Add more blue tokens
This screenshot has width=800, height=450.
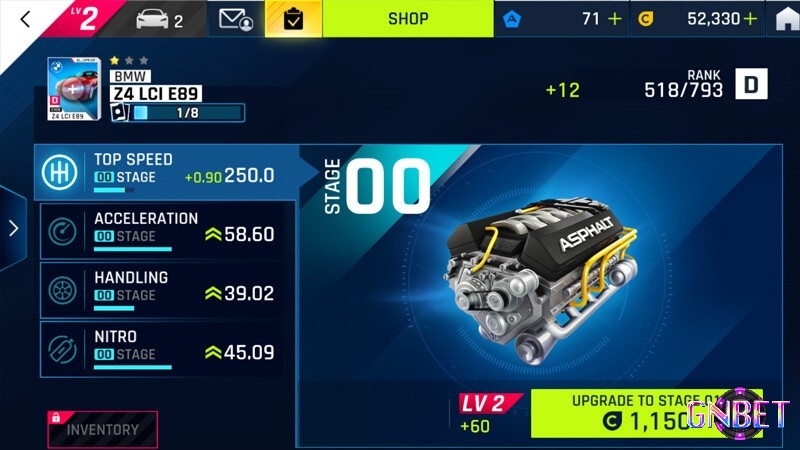click(x=614, y=19)
